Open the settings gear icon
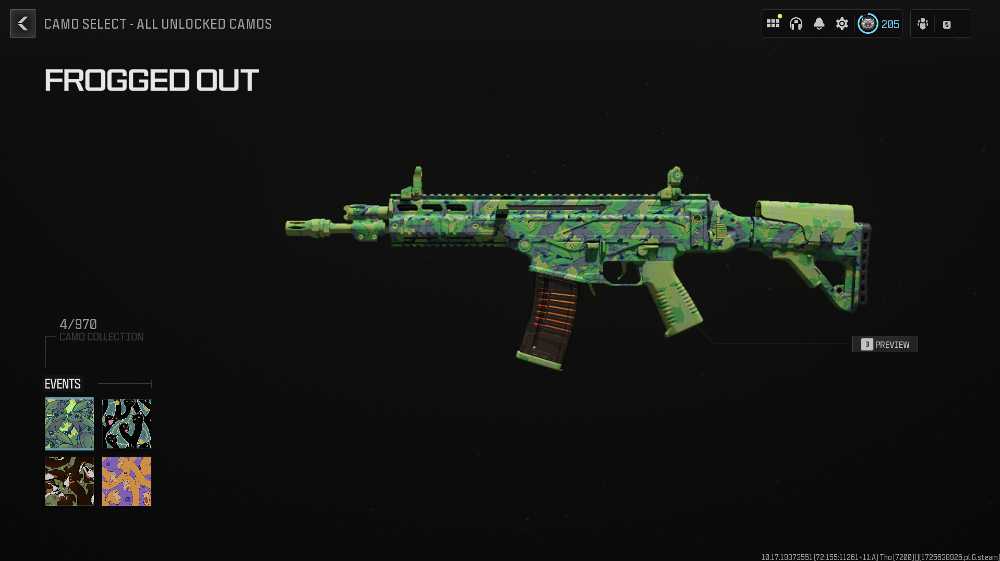 pos(842,24)
